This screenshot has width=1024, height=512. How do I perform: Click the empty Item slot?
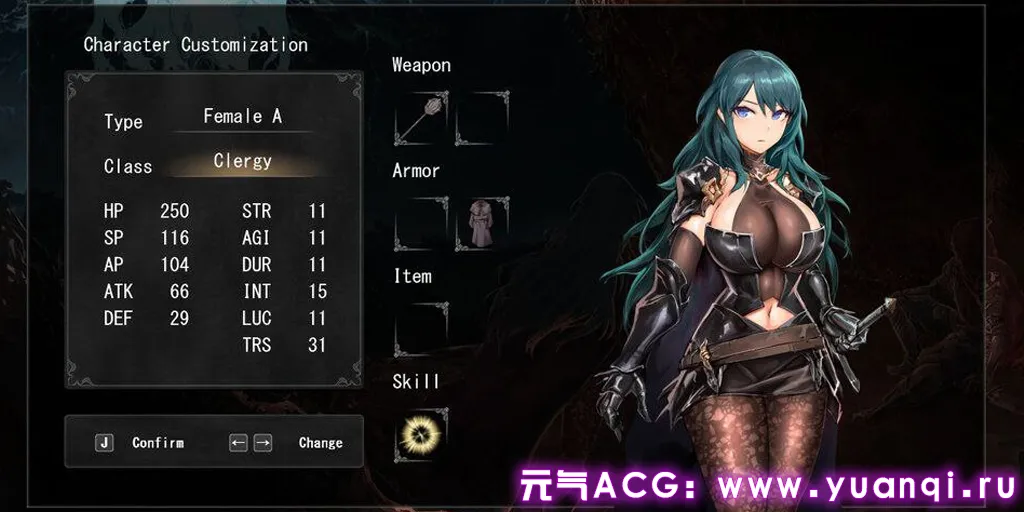(x=420, y=329)
